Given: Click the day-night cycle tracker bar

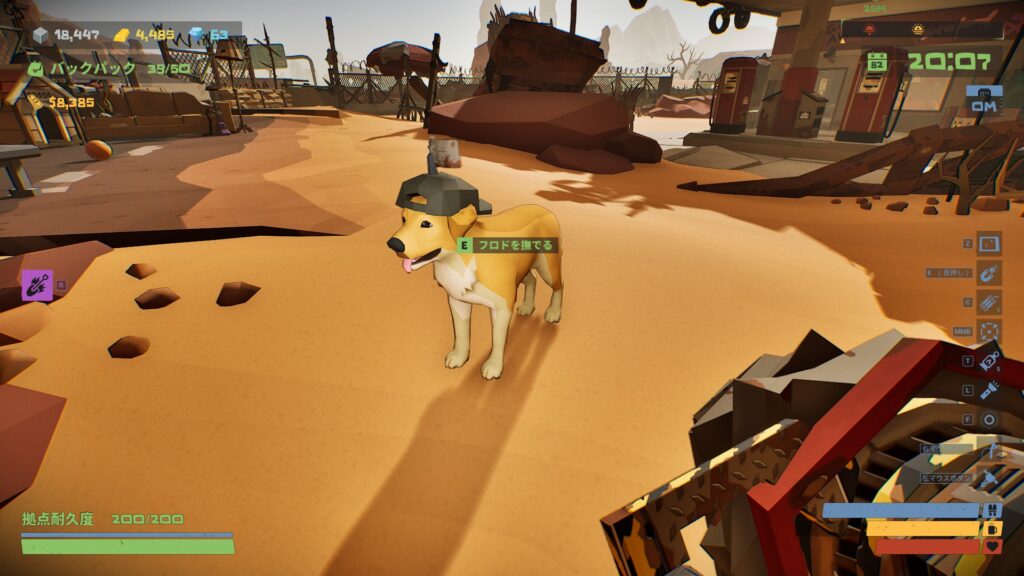Looking at the screenshot, I should (920, 30).
